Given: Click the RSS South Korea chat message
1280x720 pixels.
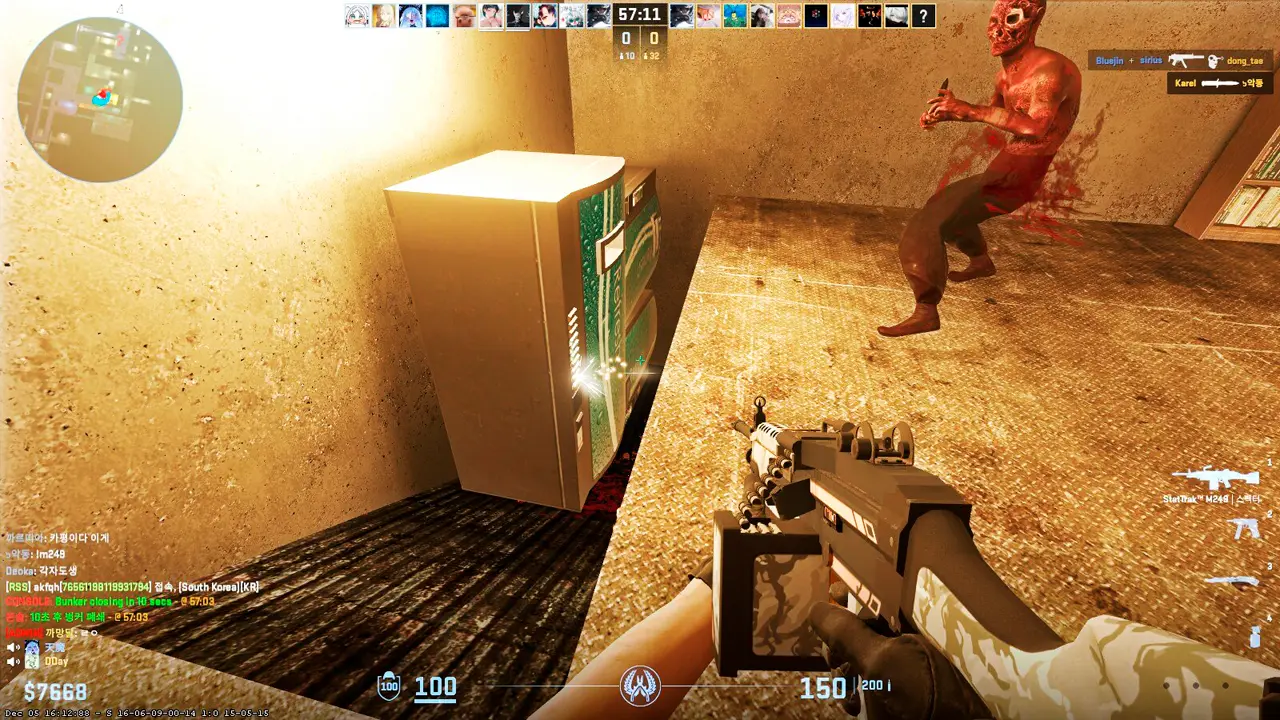Looking at the screenshot, I should (x=132, y=587).
